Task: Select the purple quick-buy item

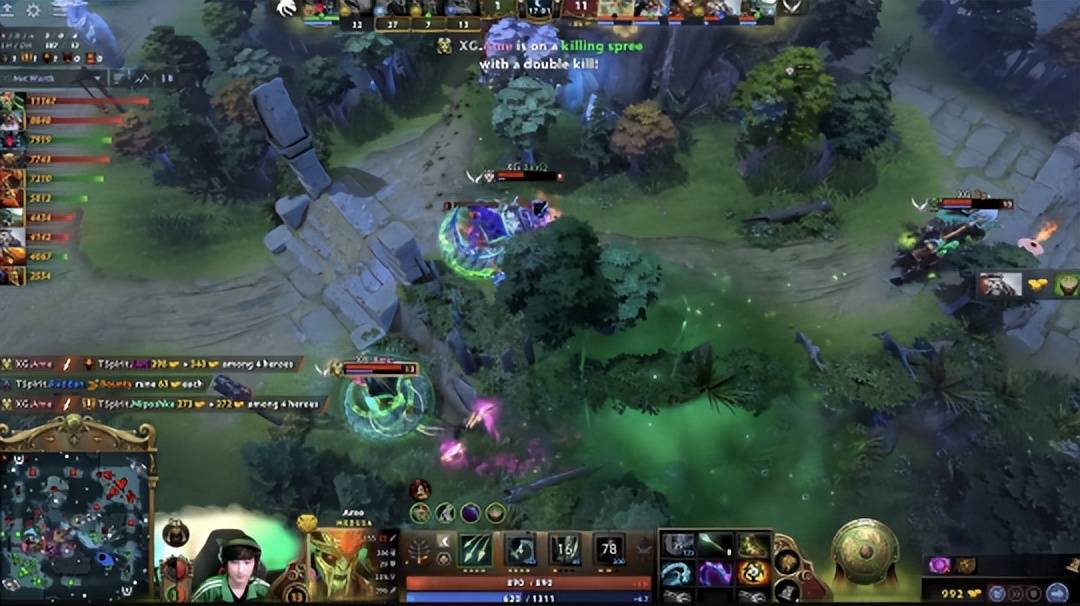Action: 939,565
